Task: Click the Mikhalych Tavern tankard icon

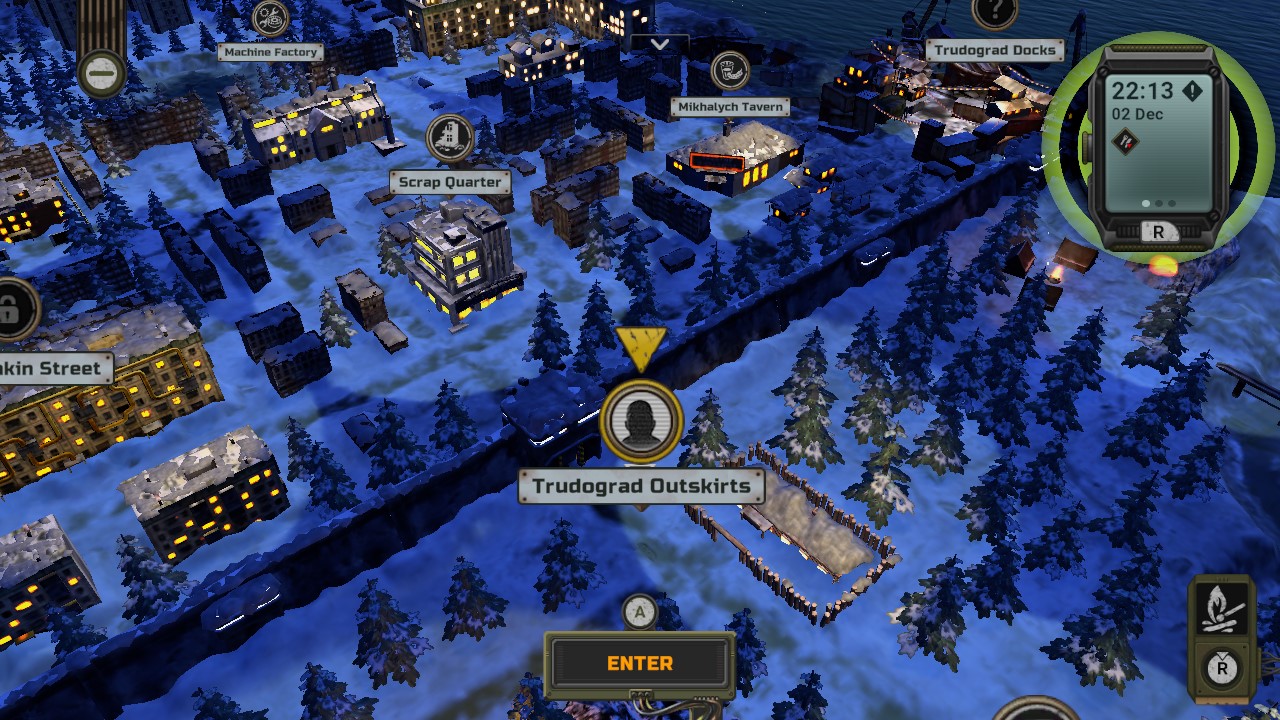Action: 729,71
